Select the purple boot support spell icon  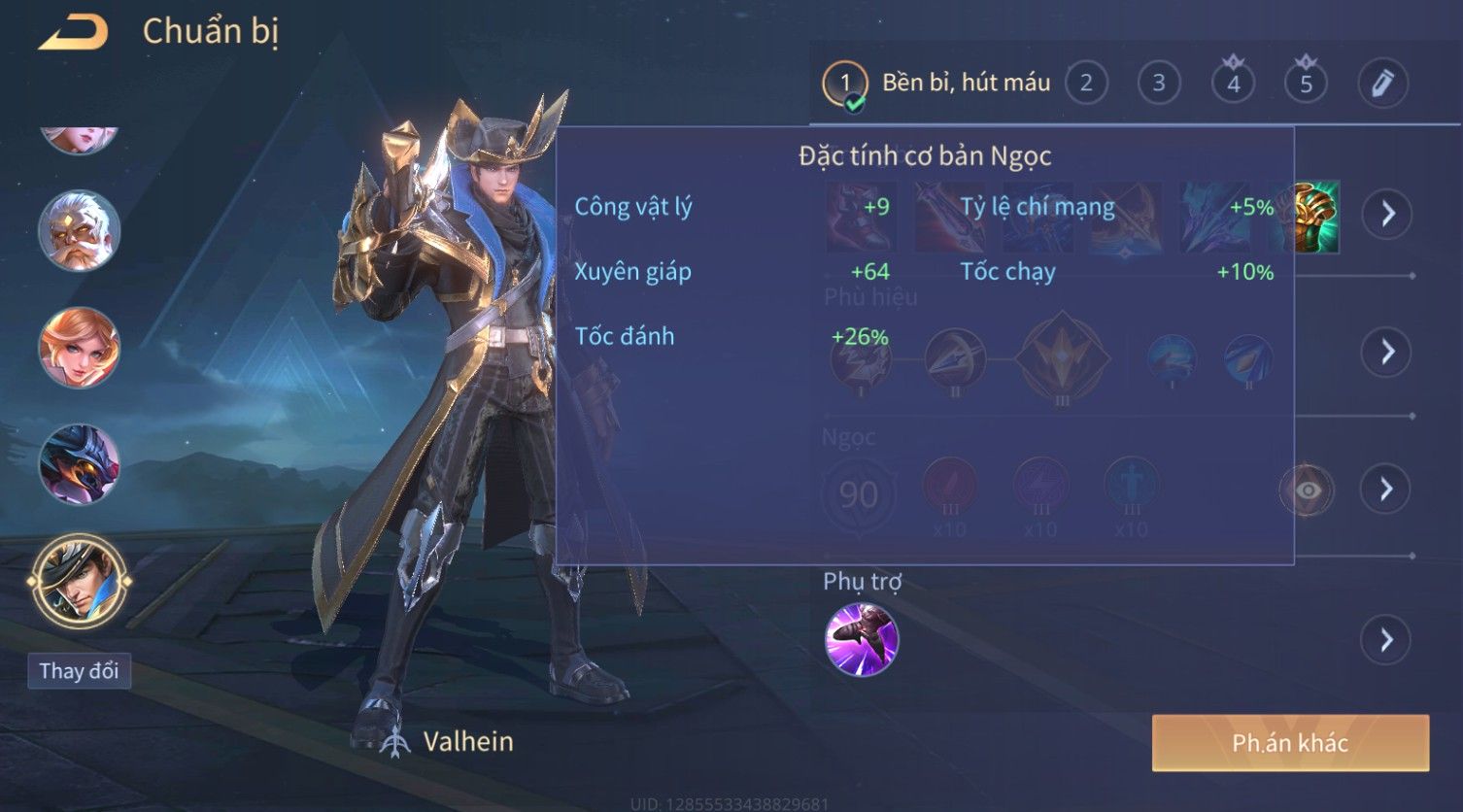tap(862, 640)
